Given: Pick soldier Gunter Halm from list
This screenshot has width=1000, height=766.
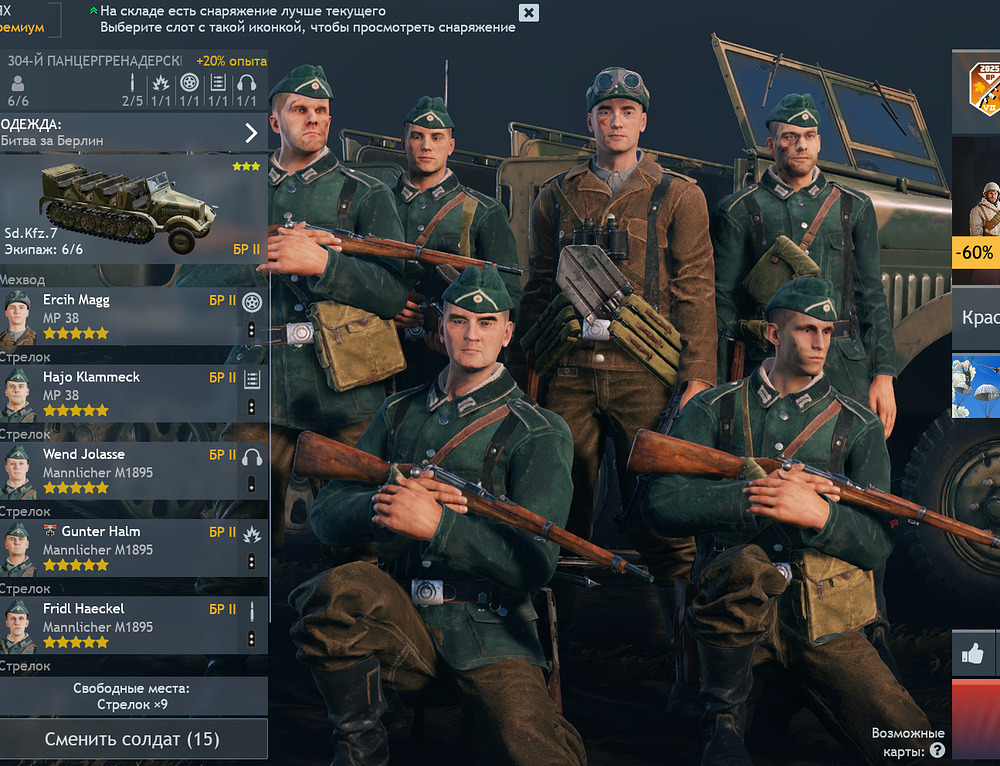Looking at the screenshot, I should (x=120, y=548).
